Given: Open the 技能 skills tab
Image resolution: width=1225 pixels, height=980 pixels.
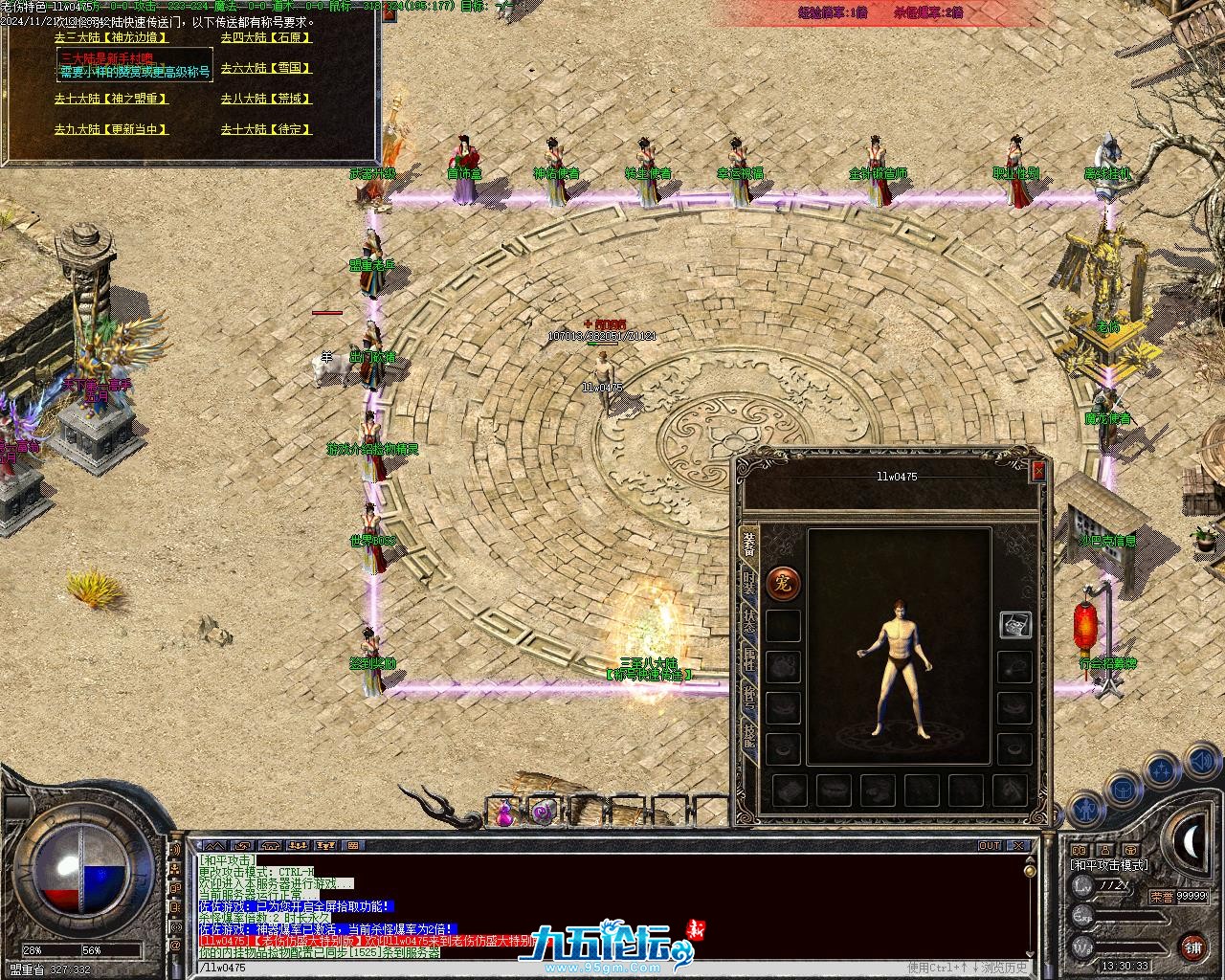Looking at the screenshot, I should point(749,739).
